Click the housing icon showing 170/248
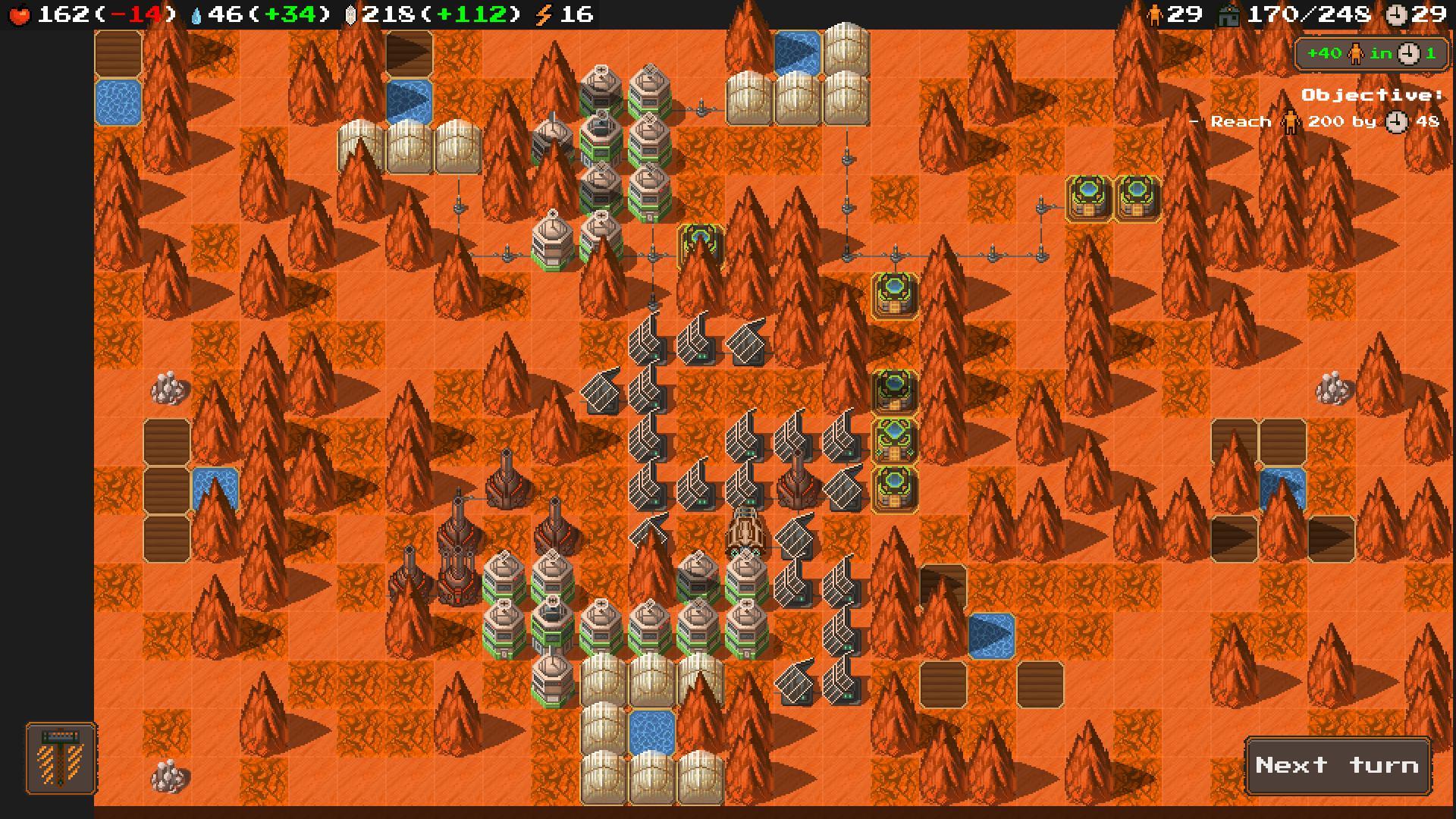1456x819 pixels. pos(1228,13)
